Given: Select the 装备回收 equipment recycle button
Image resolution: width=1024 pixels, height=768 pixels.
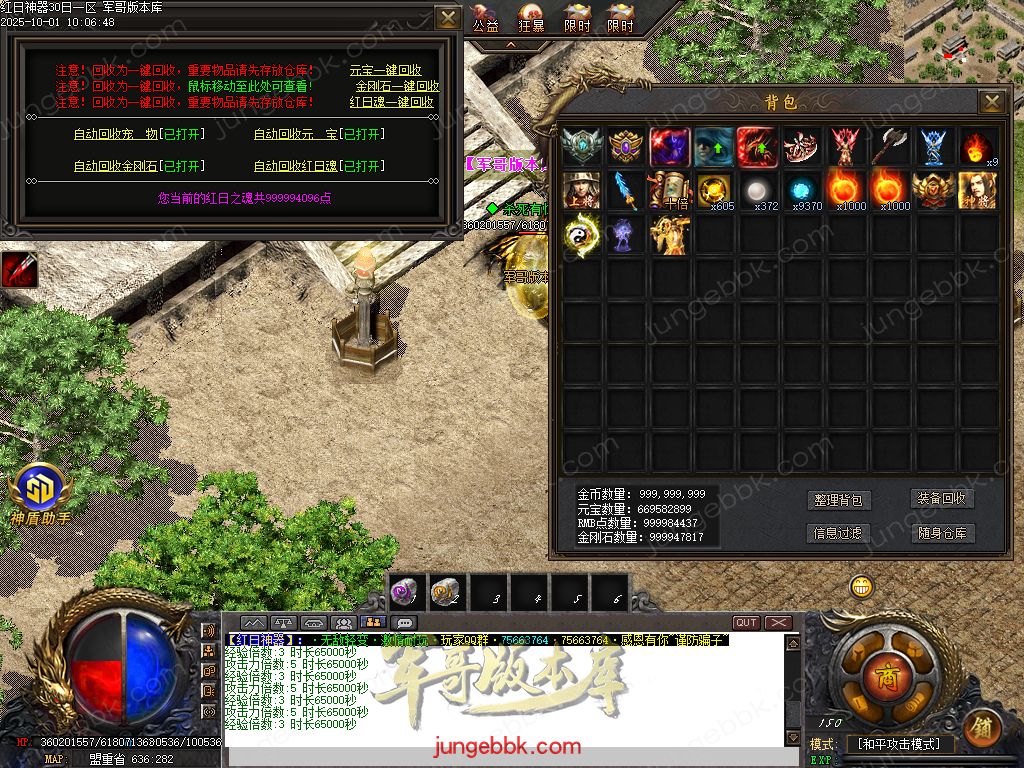Looking at the screenshot, I should (x=941, y=498).
